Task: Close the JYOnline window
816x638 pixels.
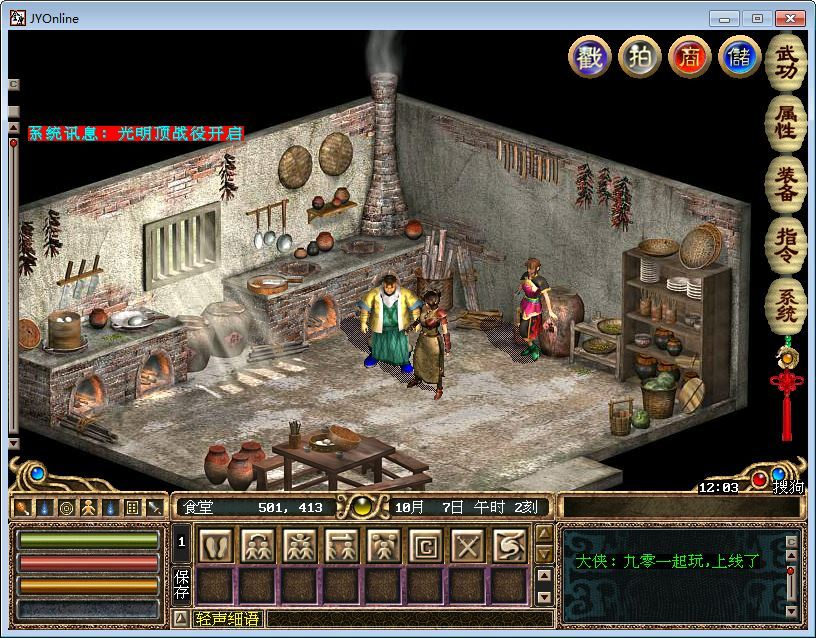Action: tap(791, 18)
